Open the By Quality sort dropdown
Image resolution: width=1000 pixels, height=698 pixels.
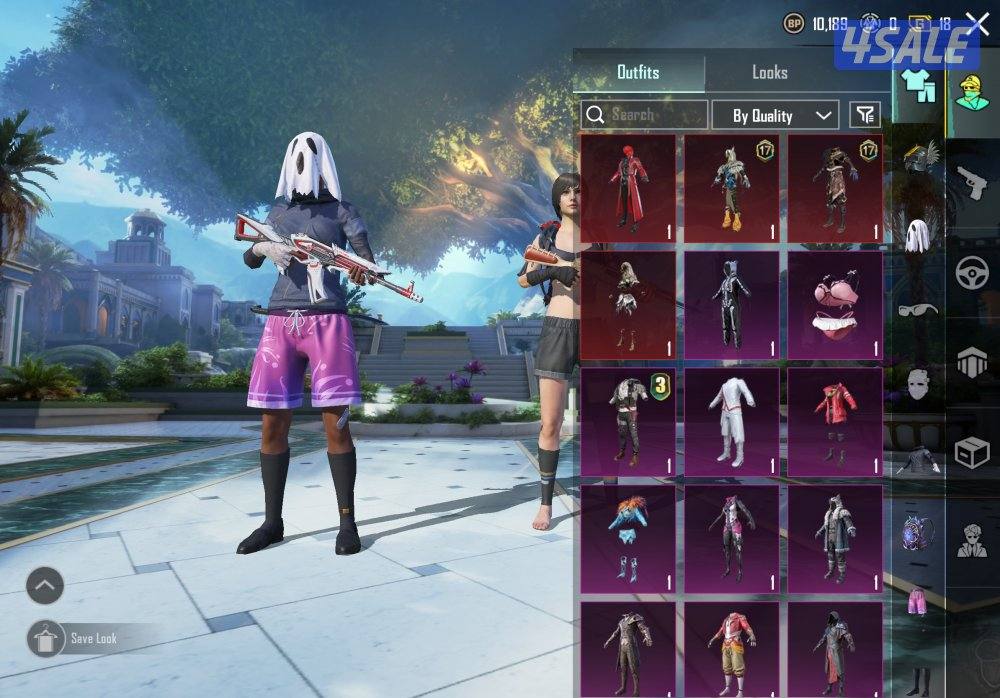(x=775, y=115)
